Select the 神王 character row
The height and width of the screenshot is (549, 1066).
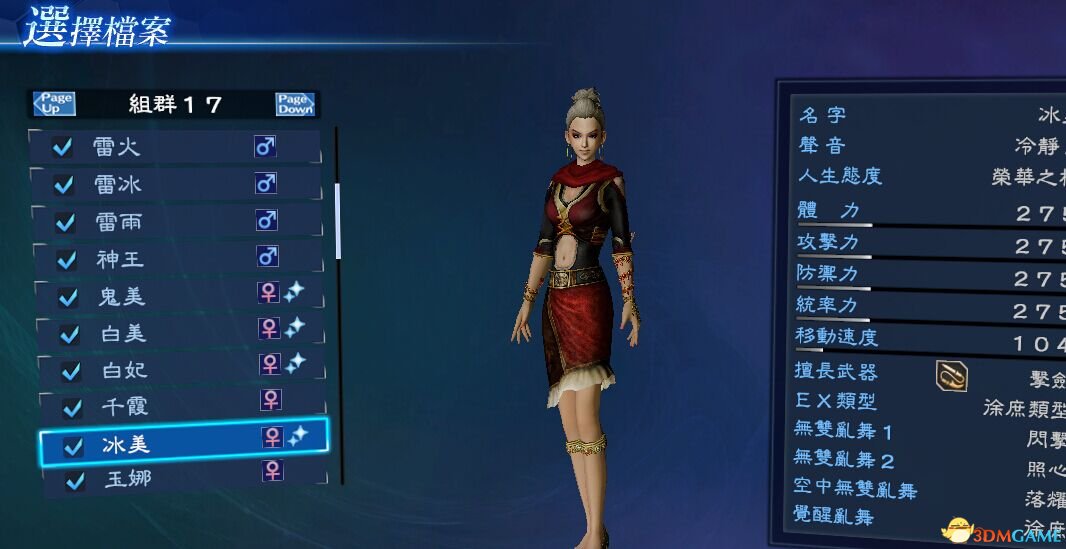click(176, 259)
